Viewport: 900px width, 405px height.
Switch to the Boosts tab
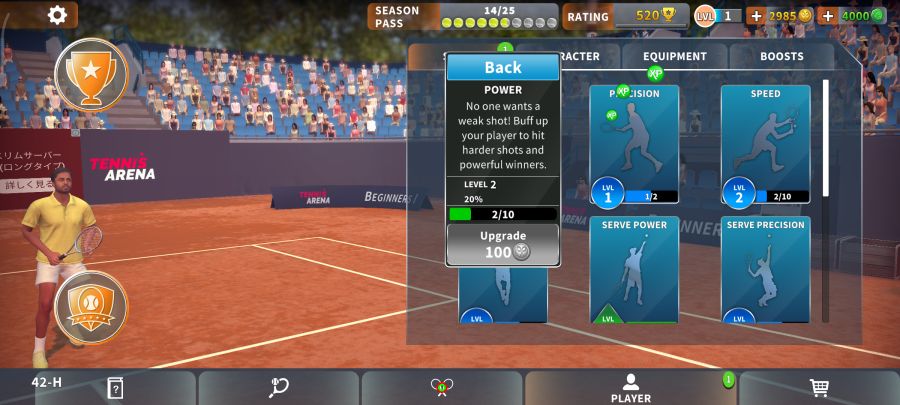(781, 57)
